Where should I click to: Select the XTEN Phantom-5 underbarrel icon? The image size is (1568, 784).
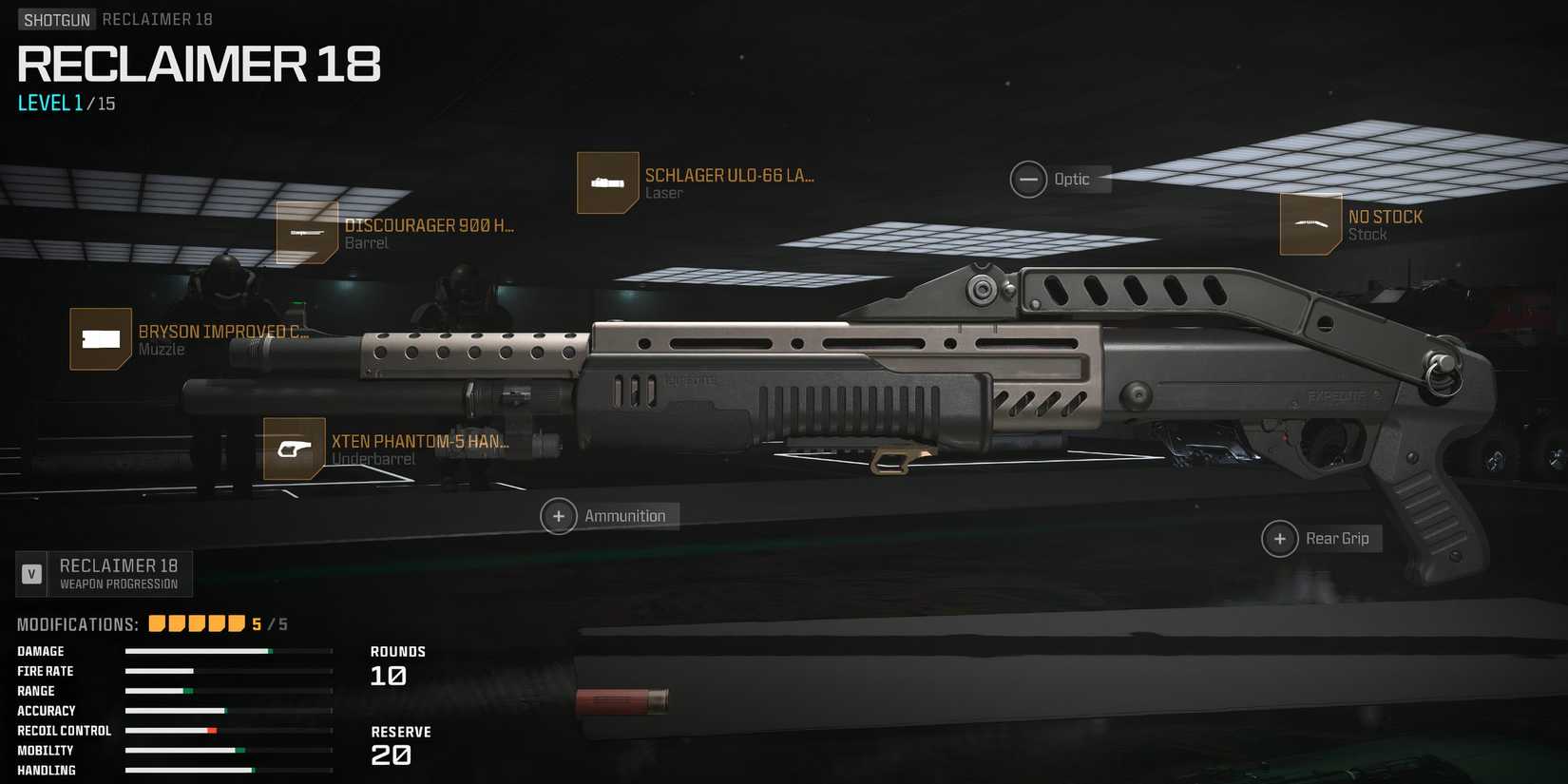click(x=292, y=449)
